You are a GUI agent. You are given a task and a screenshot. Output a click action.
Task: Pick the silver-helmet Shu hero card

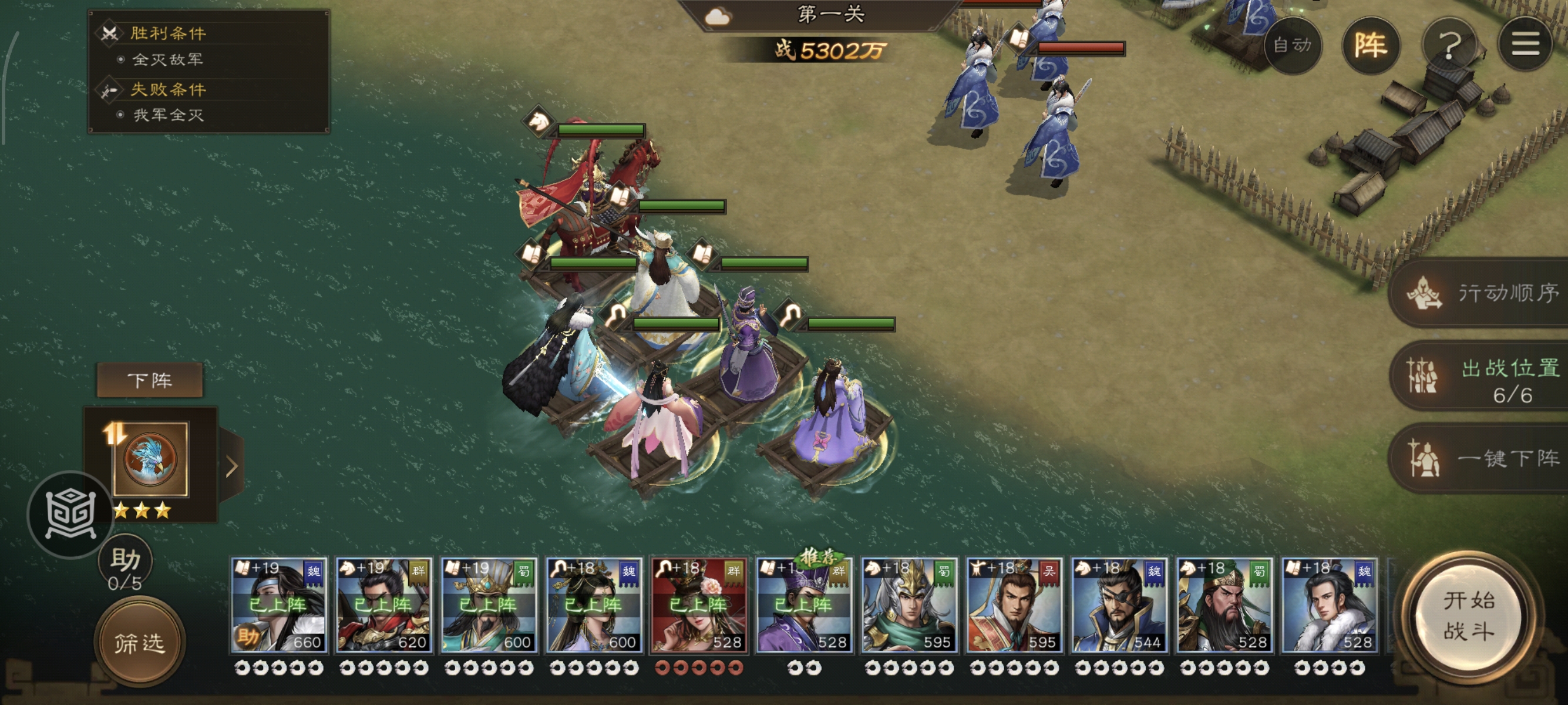point(909,606)
